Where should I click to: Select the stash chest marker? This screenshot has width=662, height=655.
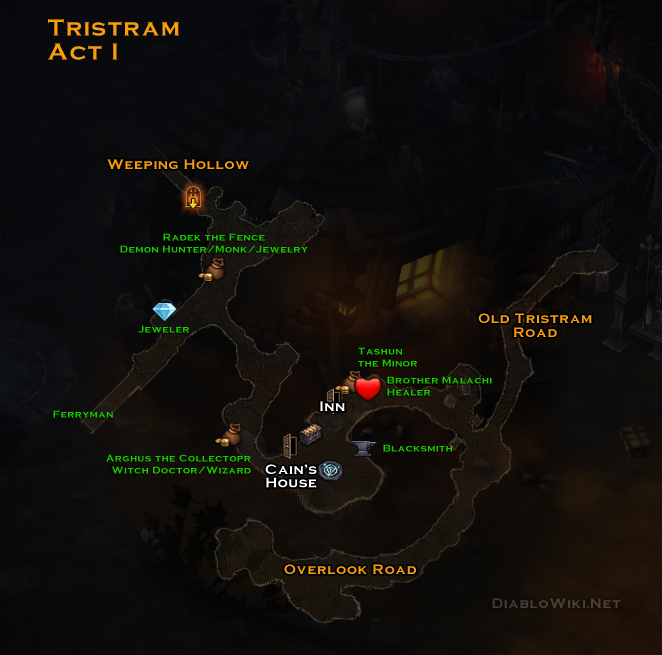(310, 436)
